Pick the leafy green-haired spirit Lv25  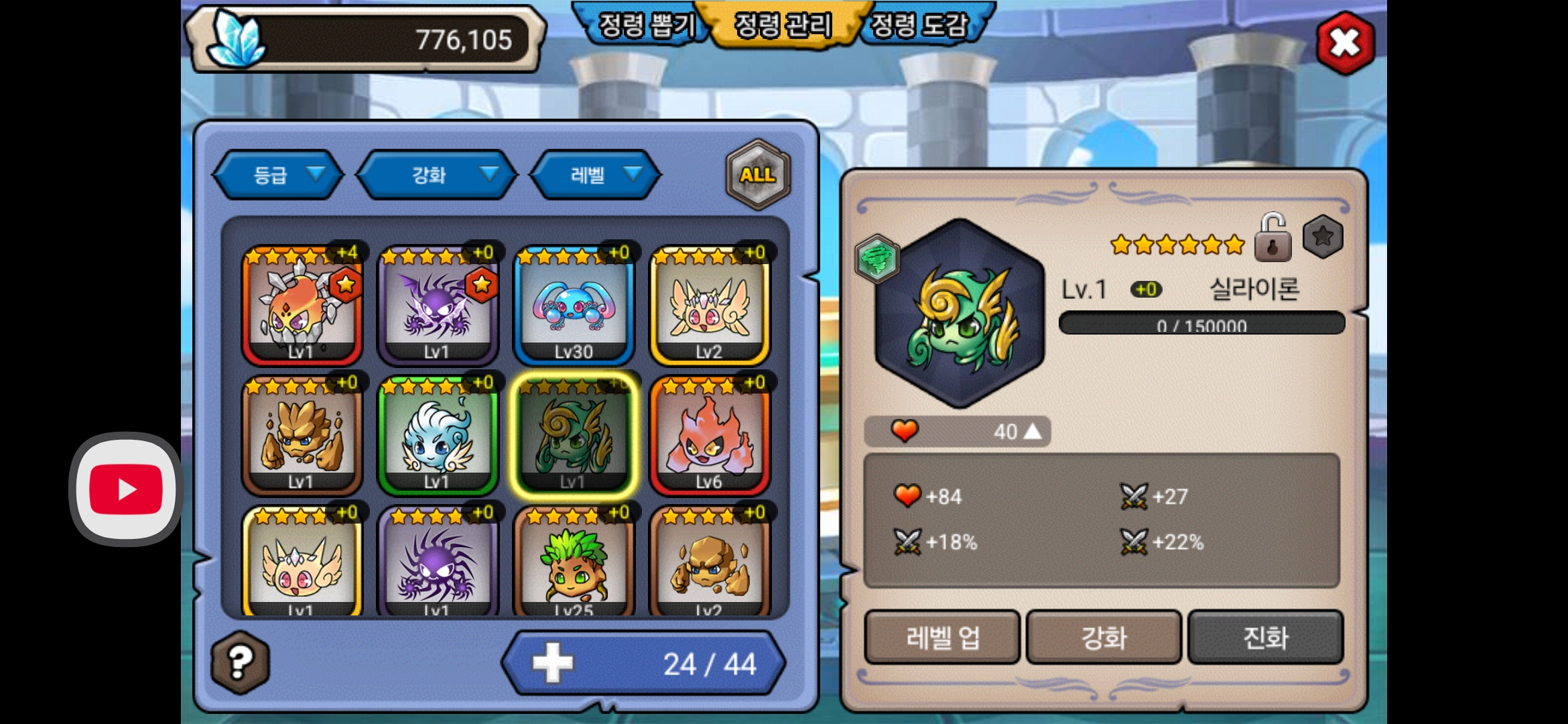coord(574,563)
